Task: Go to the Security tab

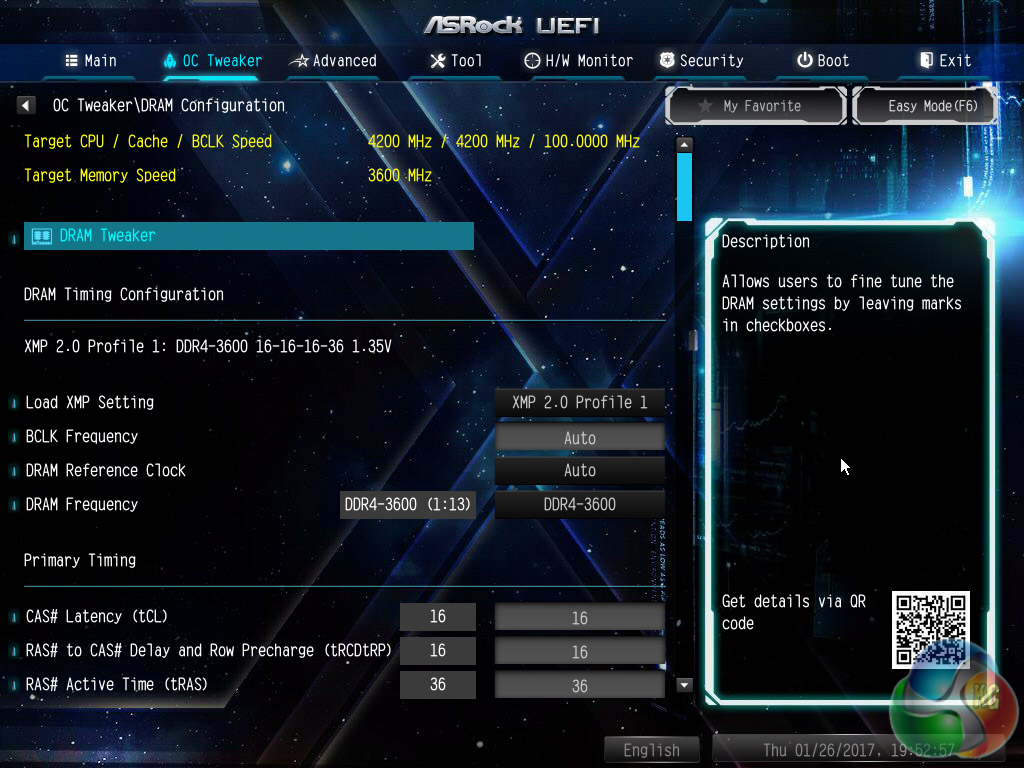Action: (x=702, y=61)
